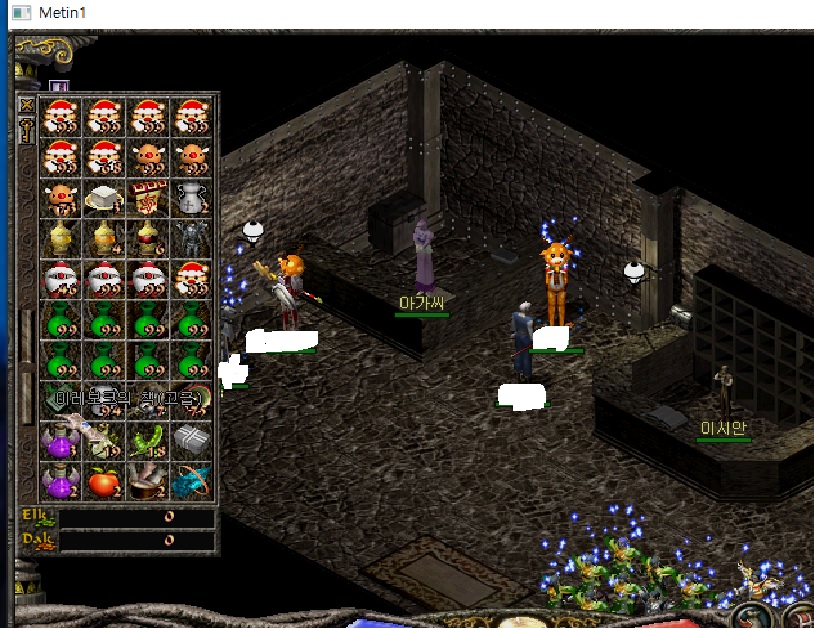
Task: Pick the white Santa stack of 46
Action: (60, 278)
